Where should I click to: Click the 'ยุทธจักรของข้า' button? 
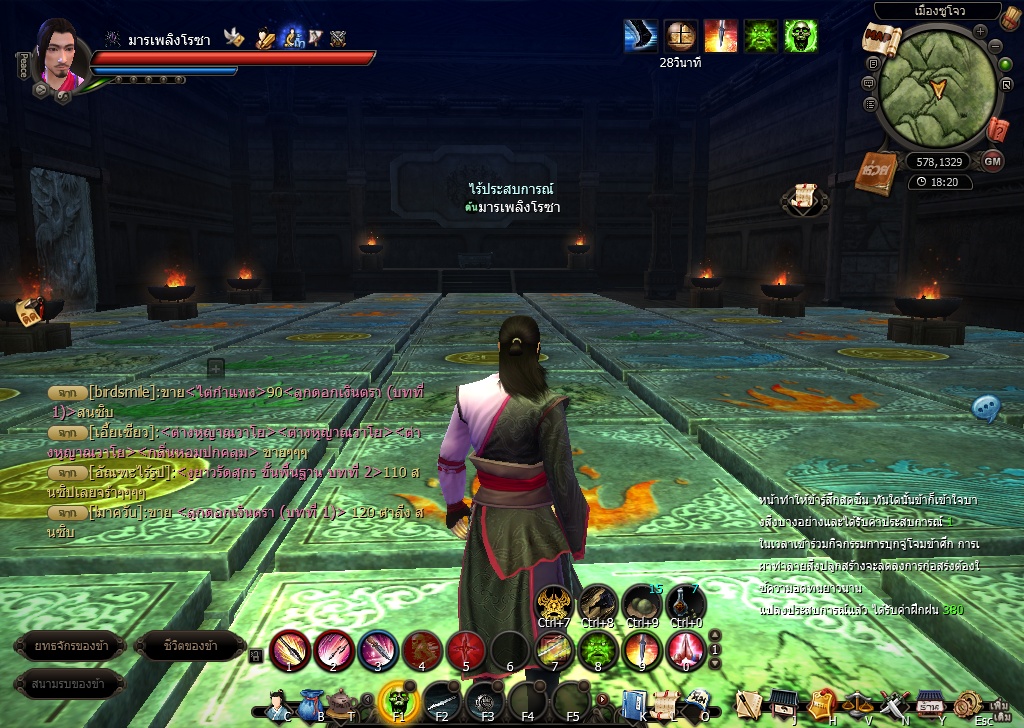point(69,646)
